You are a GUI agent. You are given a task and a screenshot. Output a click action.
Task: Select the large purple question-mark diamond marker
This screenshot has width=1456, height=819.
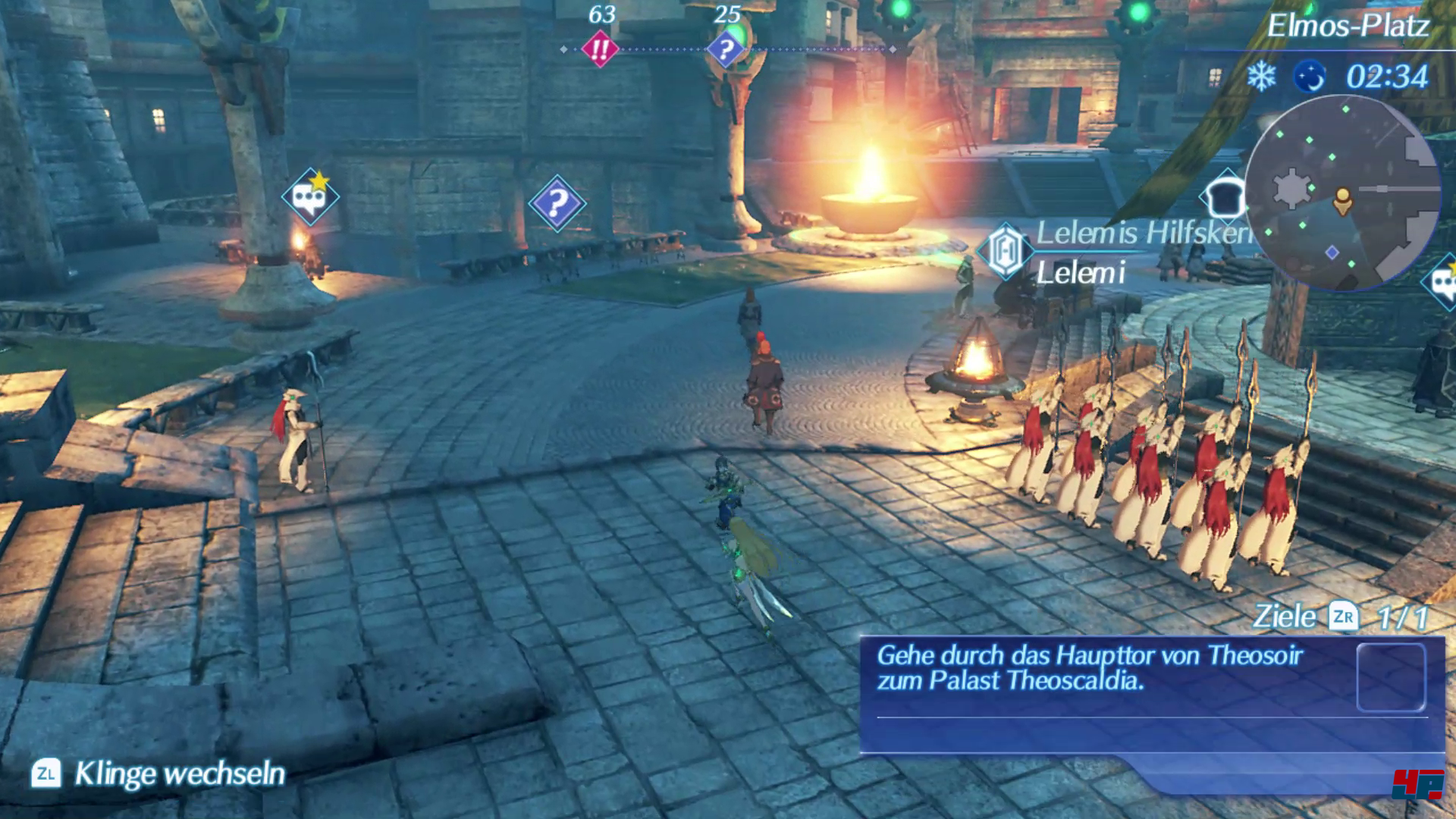point(557,203)
